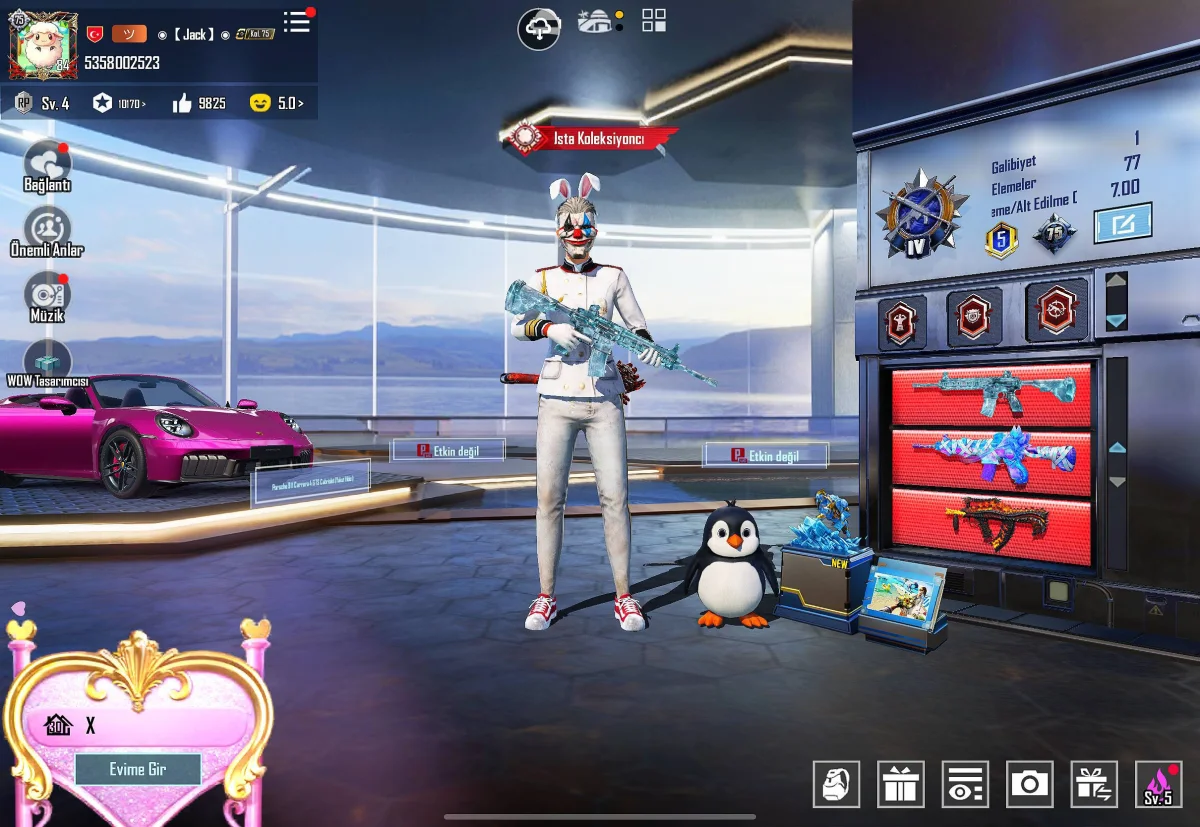Open the four-squares grid menu
The image size is (1200, 827).
pos(654,20)
